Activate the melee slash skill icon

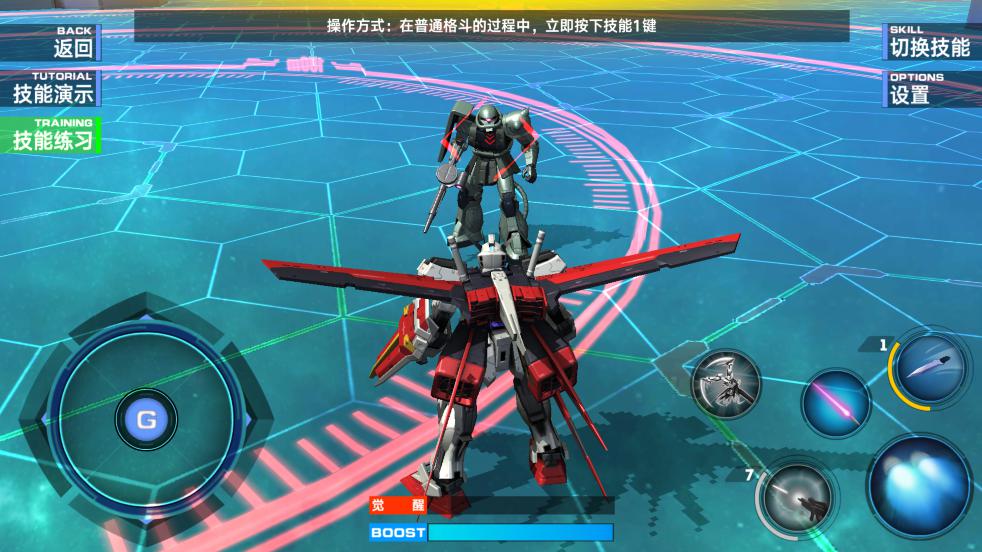(x=725, y=383)
